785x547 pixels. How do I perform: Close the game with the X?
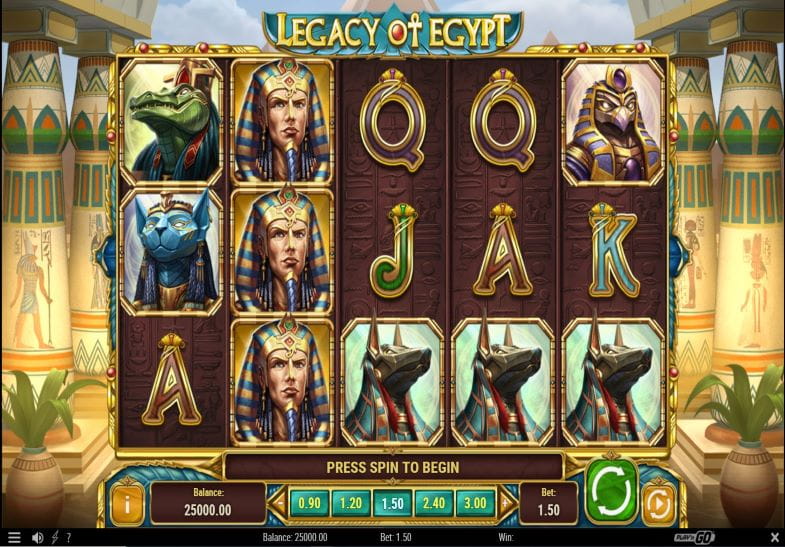pos(773,538)
